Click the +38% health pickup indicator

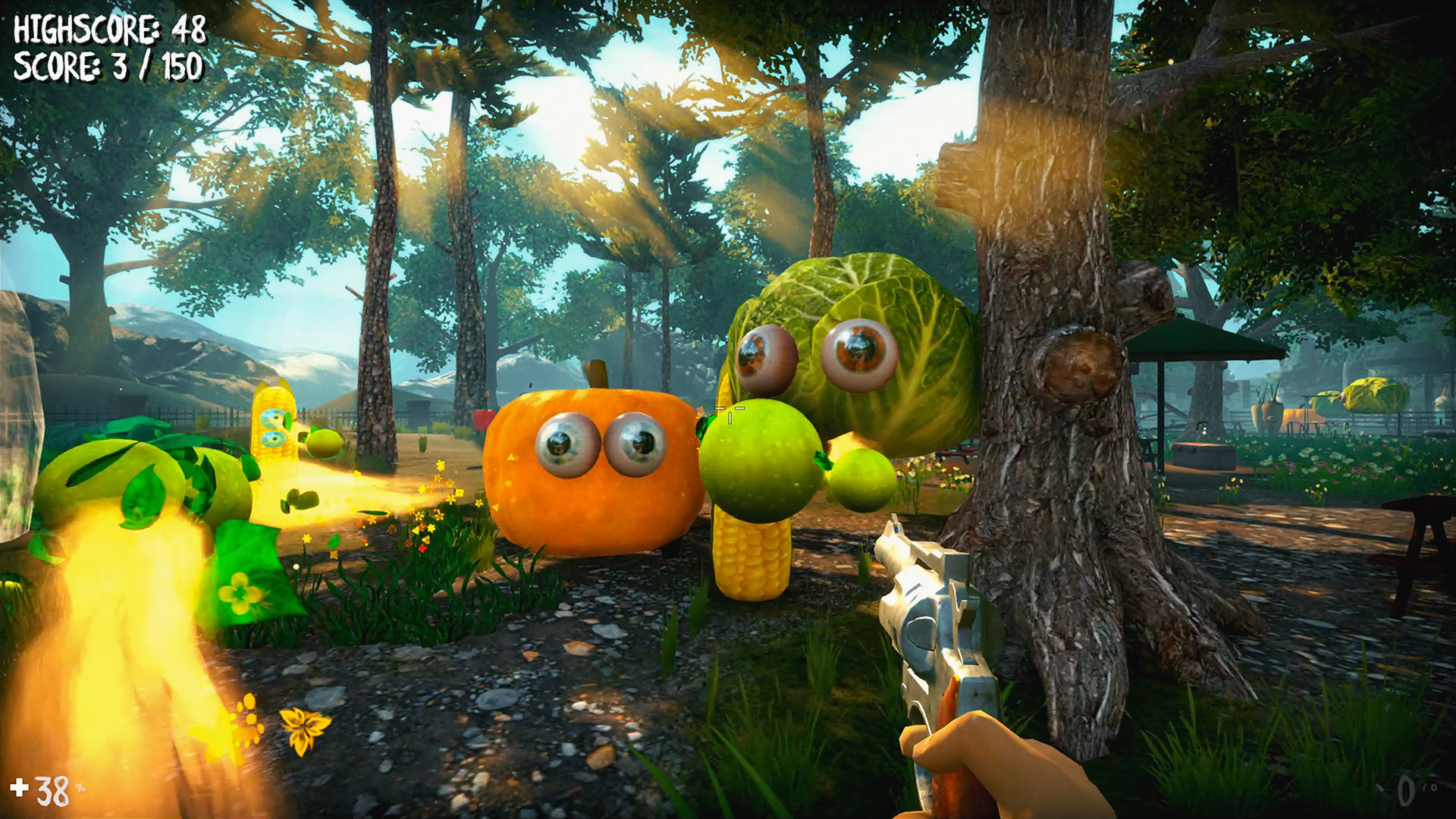tap(42, 789)
